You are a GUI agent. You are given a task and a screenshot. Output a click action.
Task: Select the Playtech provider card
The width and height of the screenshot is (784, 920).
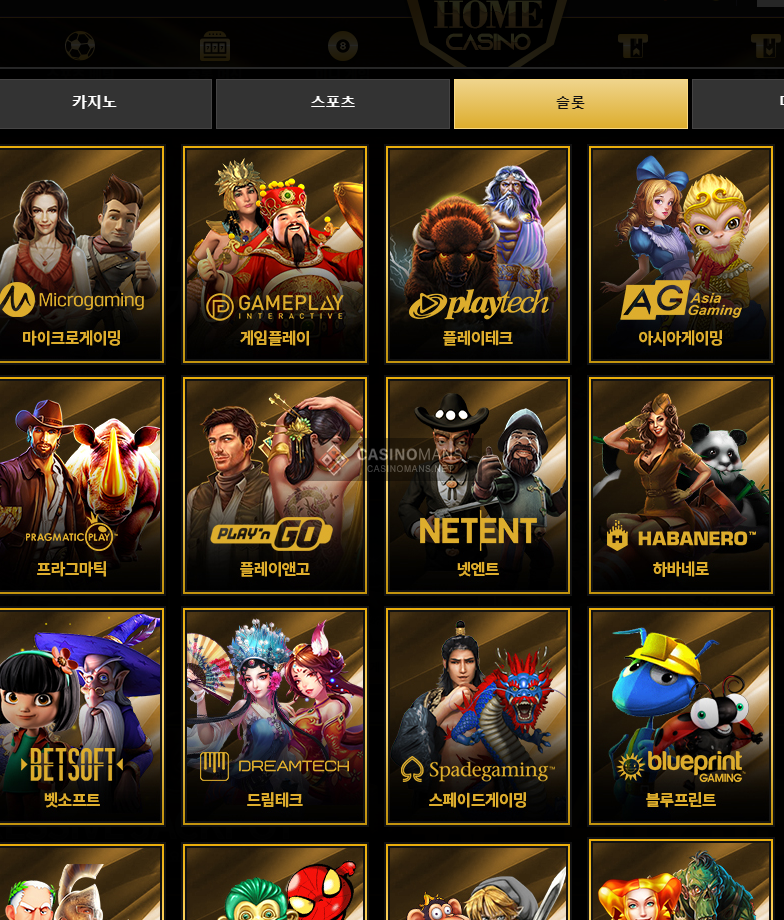point(478,254)
